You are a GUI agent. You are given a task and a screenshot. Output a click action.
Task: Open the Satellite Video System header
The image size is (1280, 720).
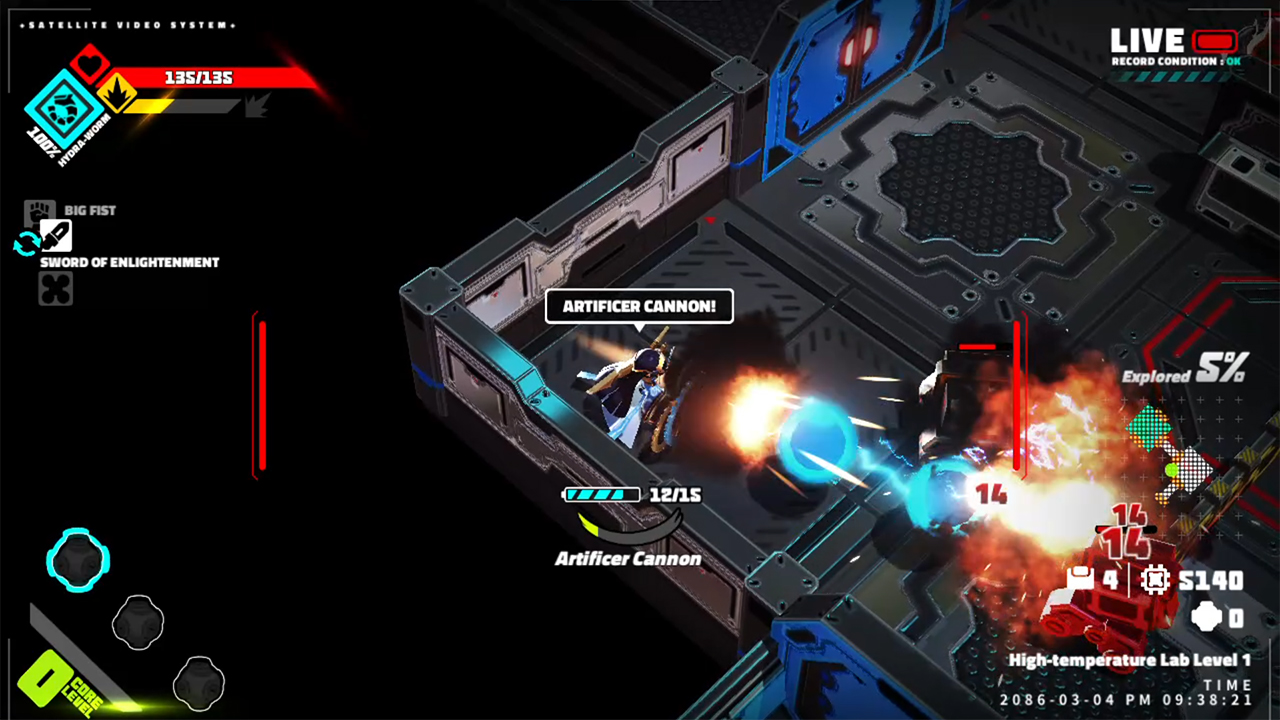click(x=130, y=25)
